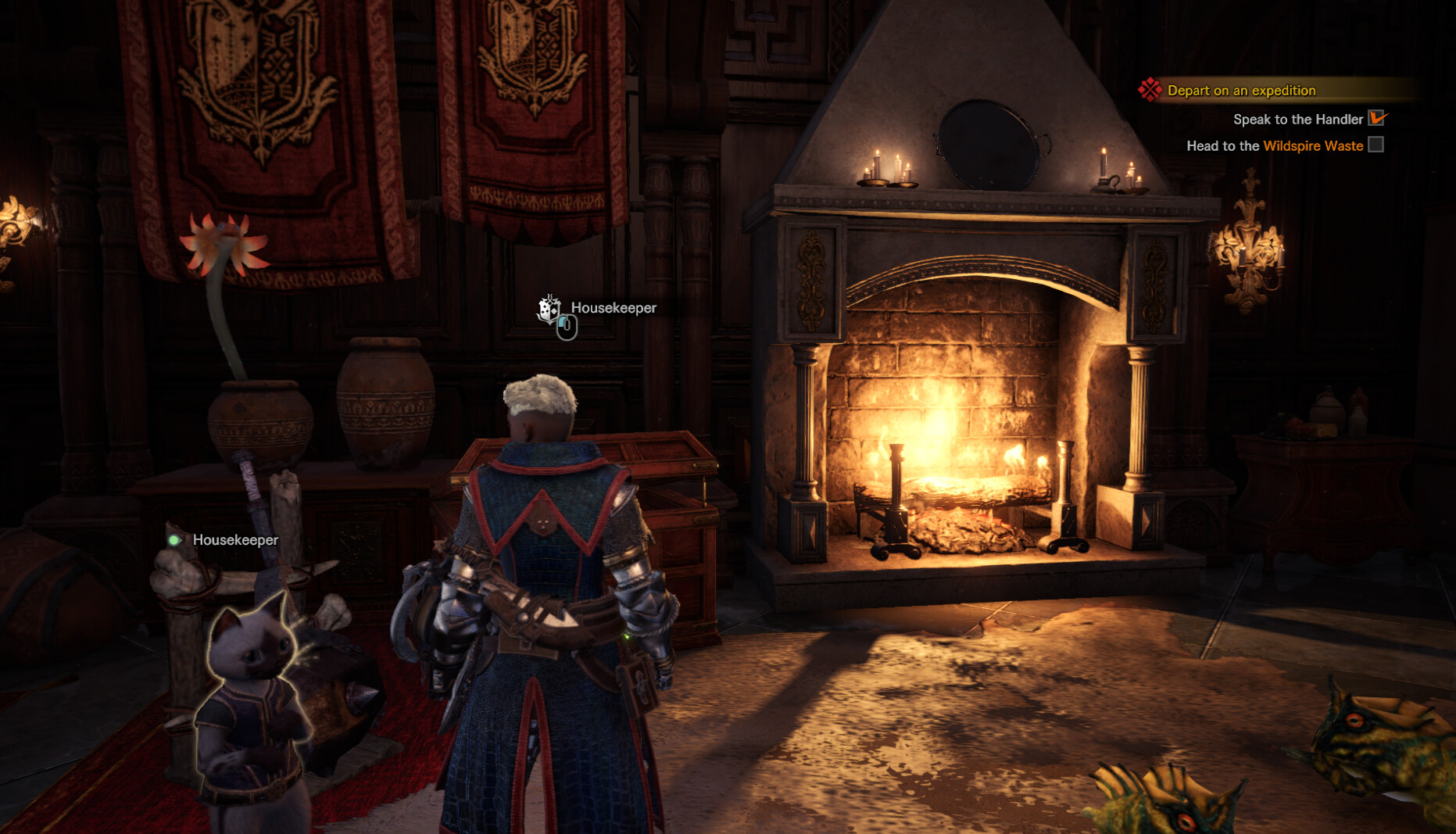Select the "Depart on an expedition" quest header

pos(1241,91)
